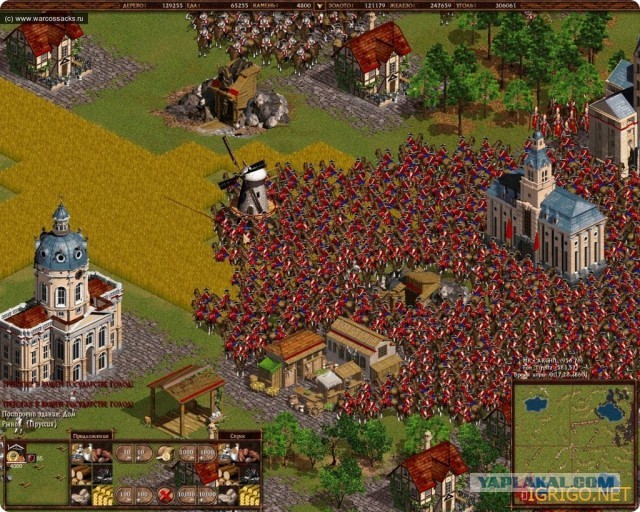Select food in the Спрос resource grid
Viewport: 640px width, 512px height.
tap(228, 453)
